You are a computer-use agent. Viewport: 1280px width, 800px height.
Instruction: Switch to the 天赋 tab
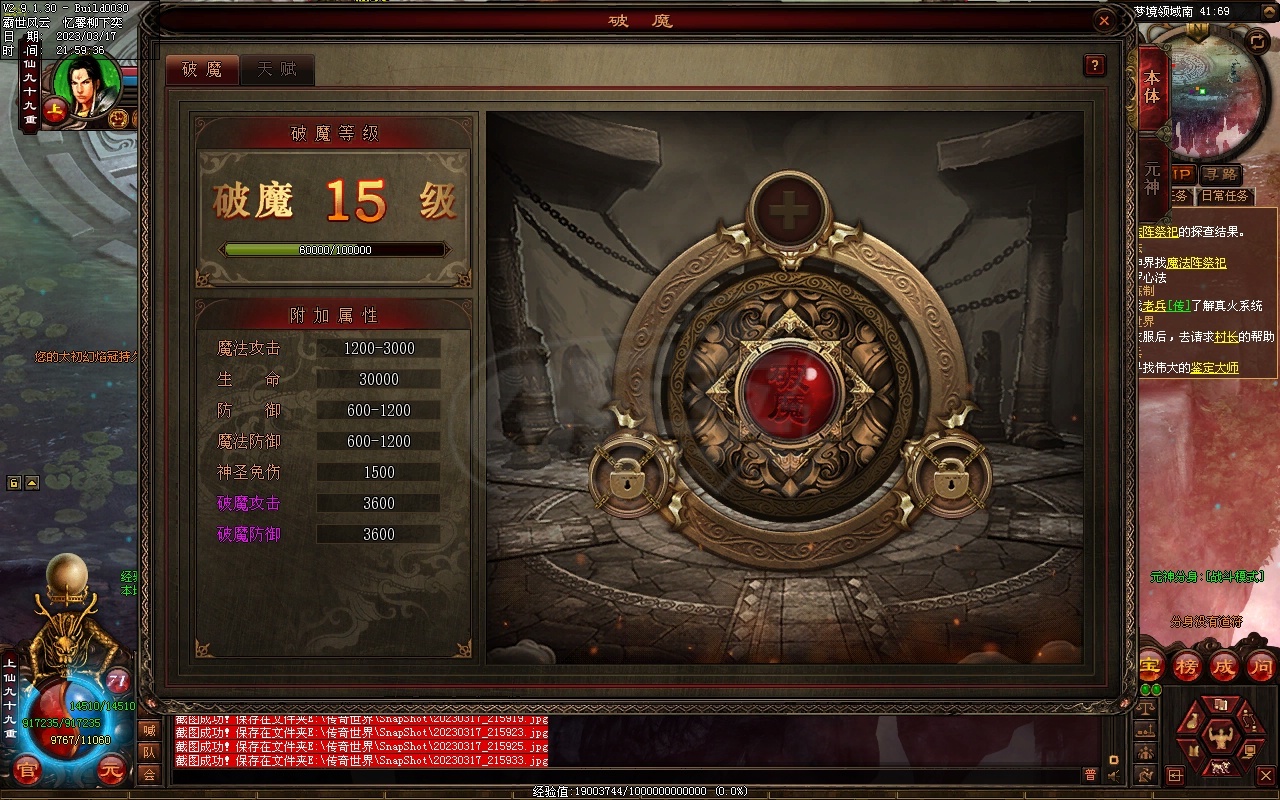[278, 70]
